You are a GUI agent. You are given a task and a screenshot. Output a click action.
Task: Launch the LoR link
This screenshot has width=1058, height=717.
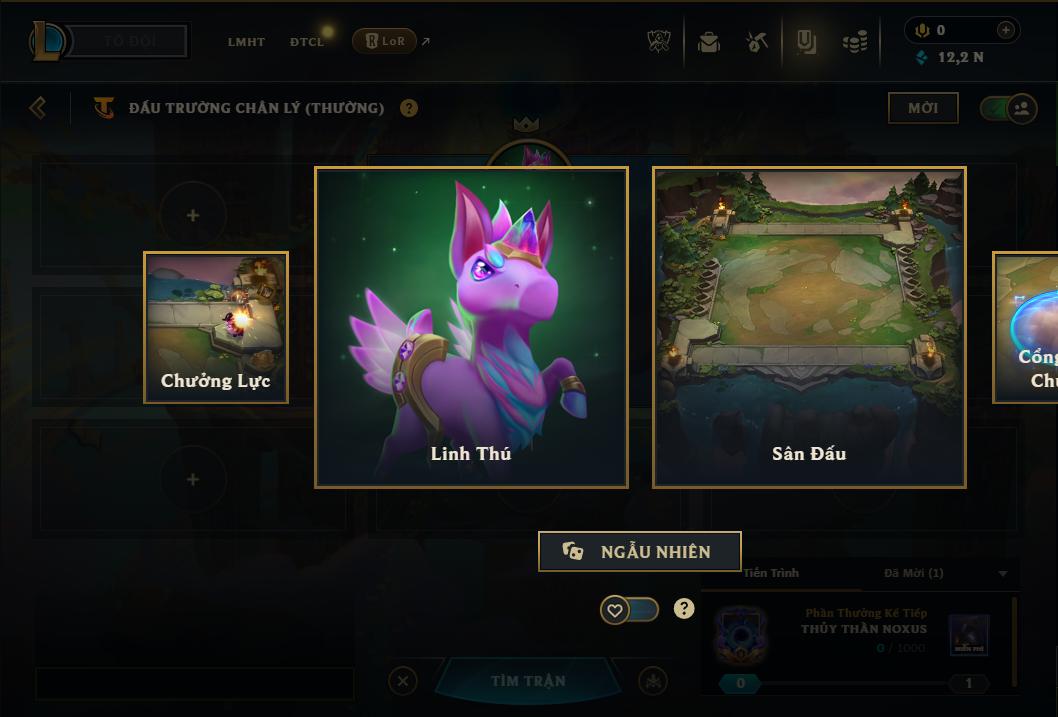[x=385, y=41]
